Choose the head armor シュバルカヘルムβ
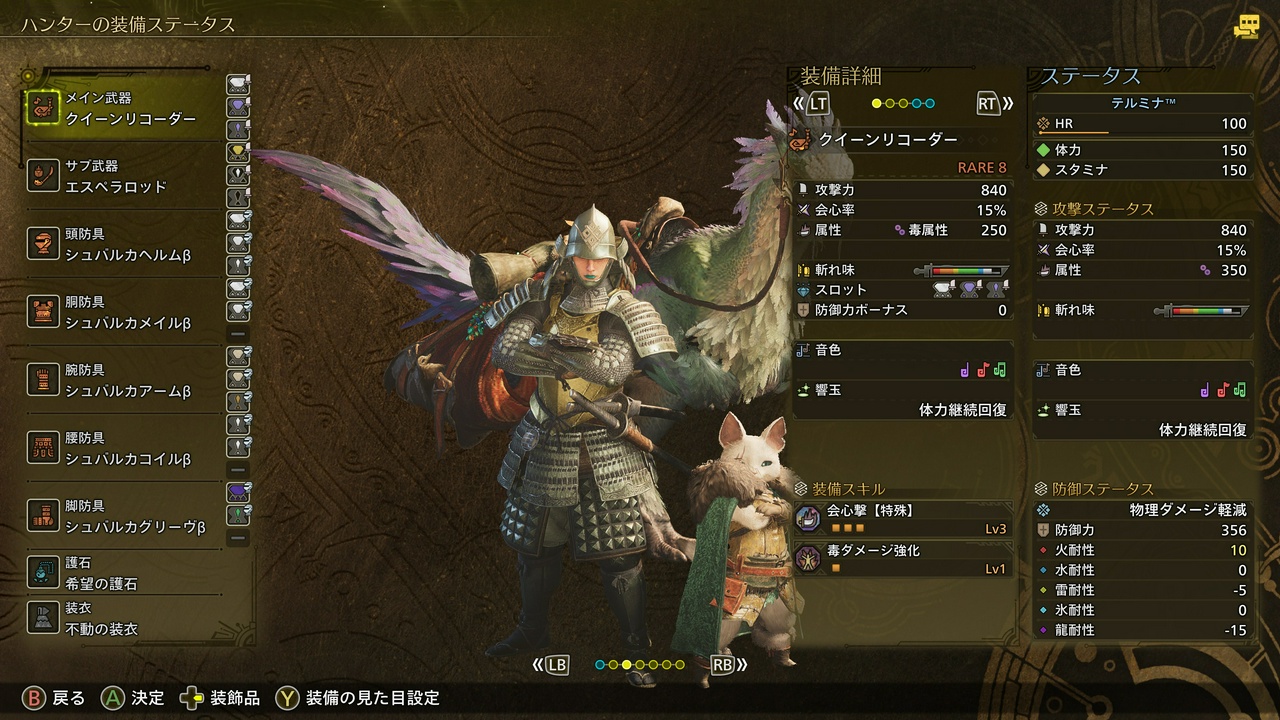Image resolution: width=1280 pixels, height=720 pixels. pyautogui.click(x=122, y=244)
